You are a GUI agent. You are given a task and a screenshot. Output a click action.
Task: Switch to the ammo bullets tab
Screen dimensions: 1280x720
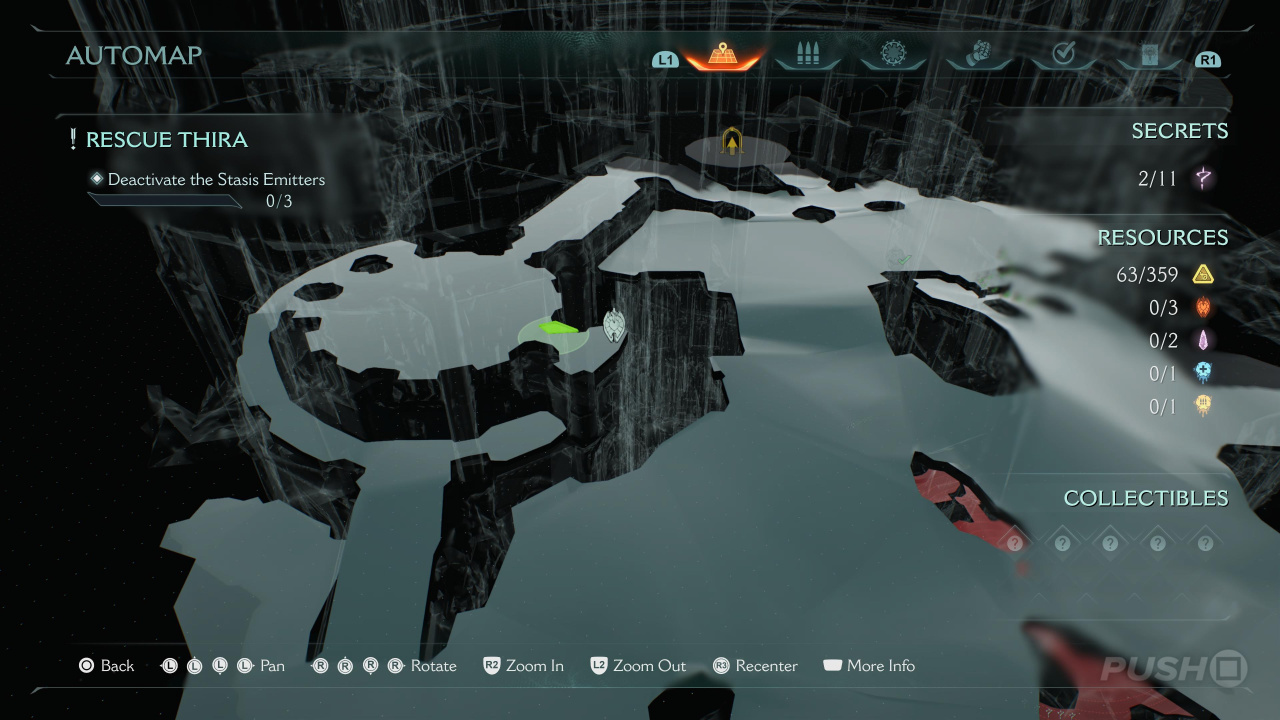point(807,55)
